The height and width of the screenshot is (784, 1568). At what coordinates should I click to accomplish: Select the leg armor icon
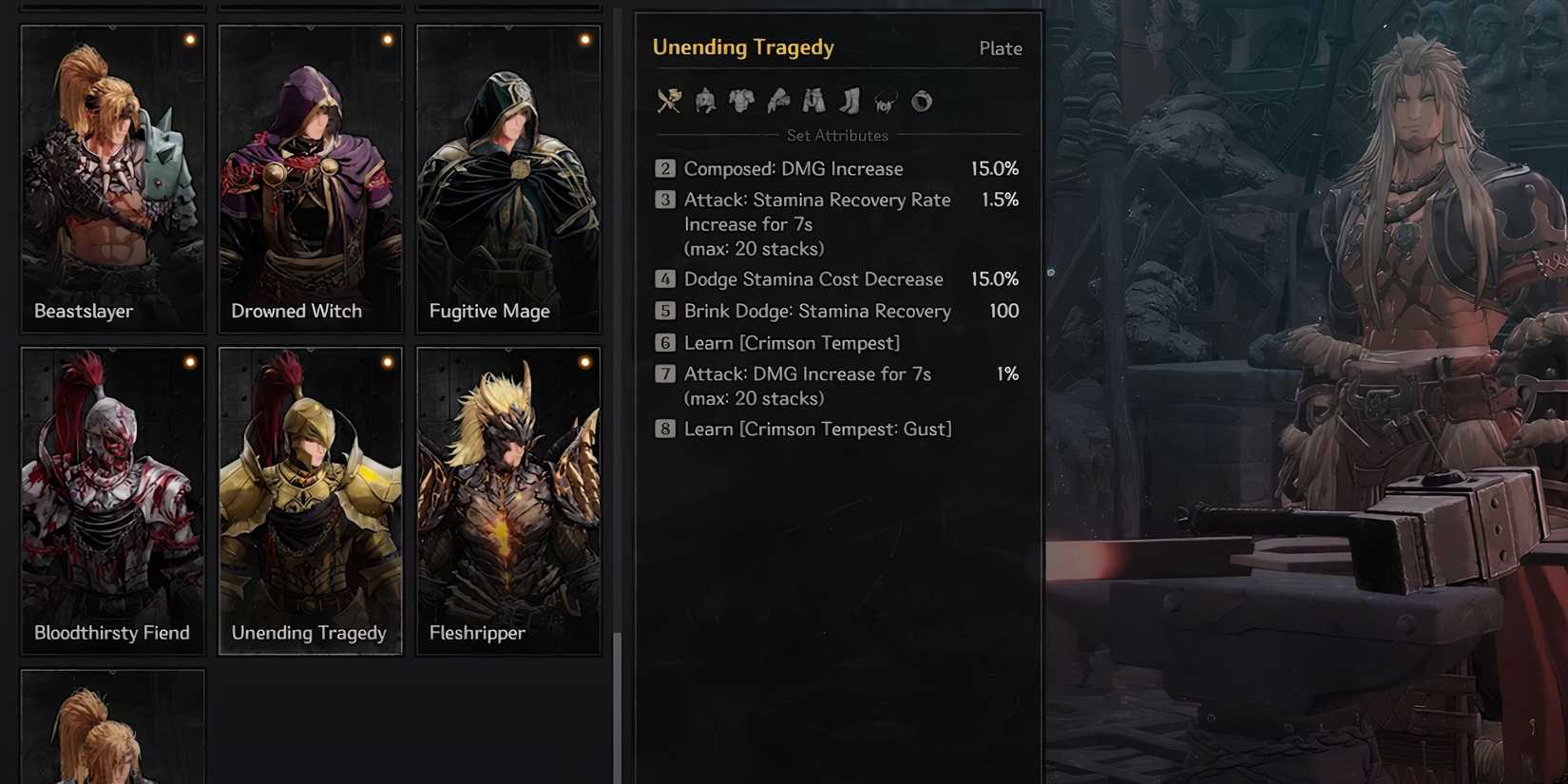(813, 102)
